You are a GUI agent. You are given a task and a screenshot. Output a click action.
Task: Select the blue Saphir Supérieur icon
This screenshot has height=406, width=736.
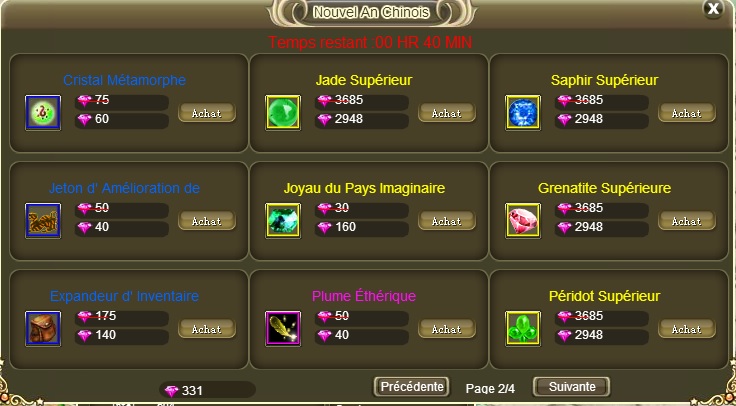[523, 112]
